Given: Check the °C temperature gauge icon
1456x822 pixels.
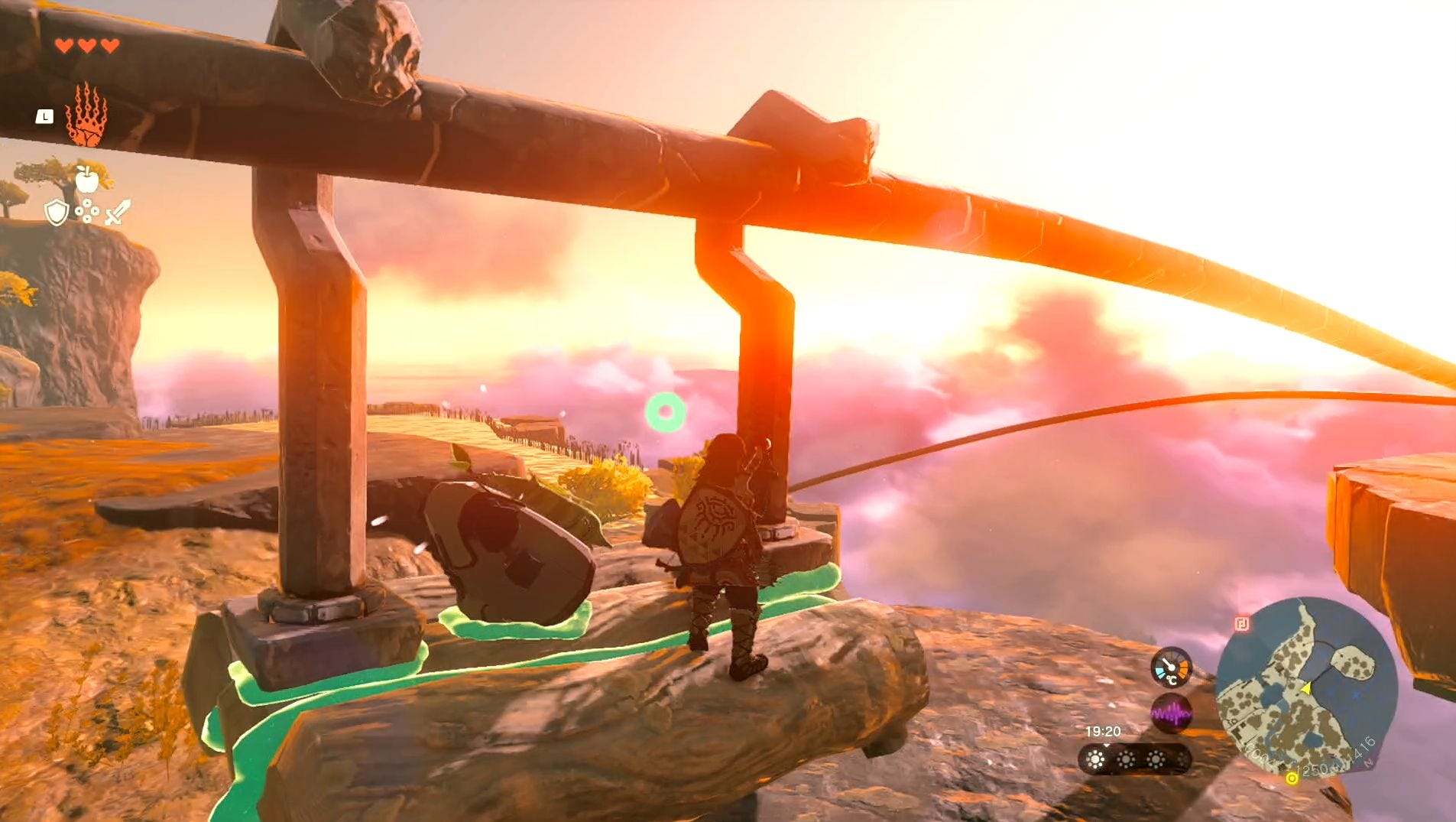Looking at the screenshot, I should [x=1171, y=668].
